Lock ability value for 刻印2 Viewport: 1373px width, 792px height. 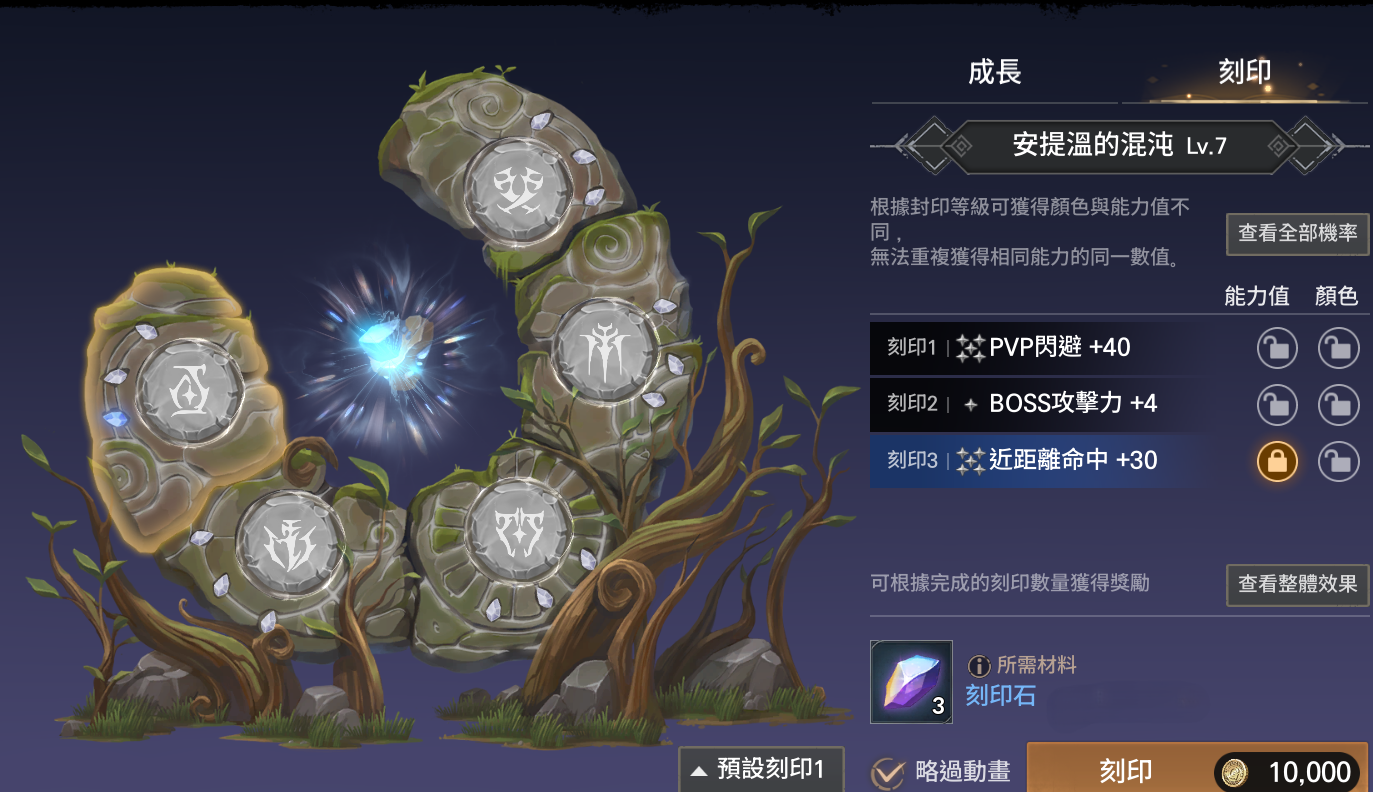pyautogui.click(x=1277, y=405)
